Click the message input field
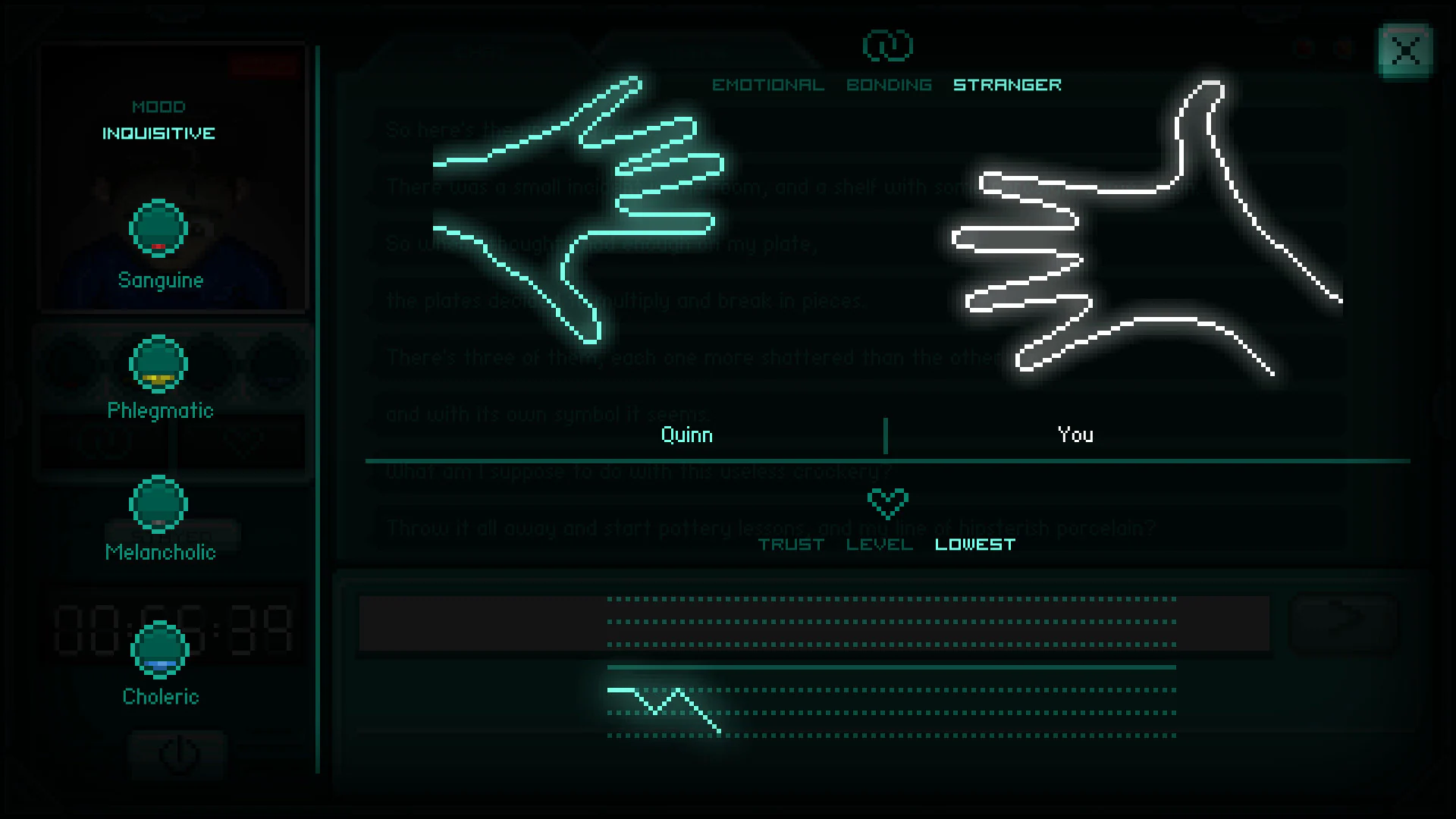The image size is (1456, 819). pyautogui.click(x=811, y=622)
